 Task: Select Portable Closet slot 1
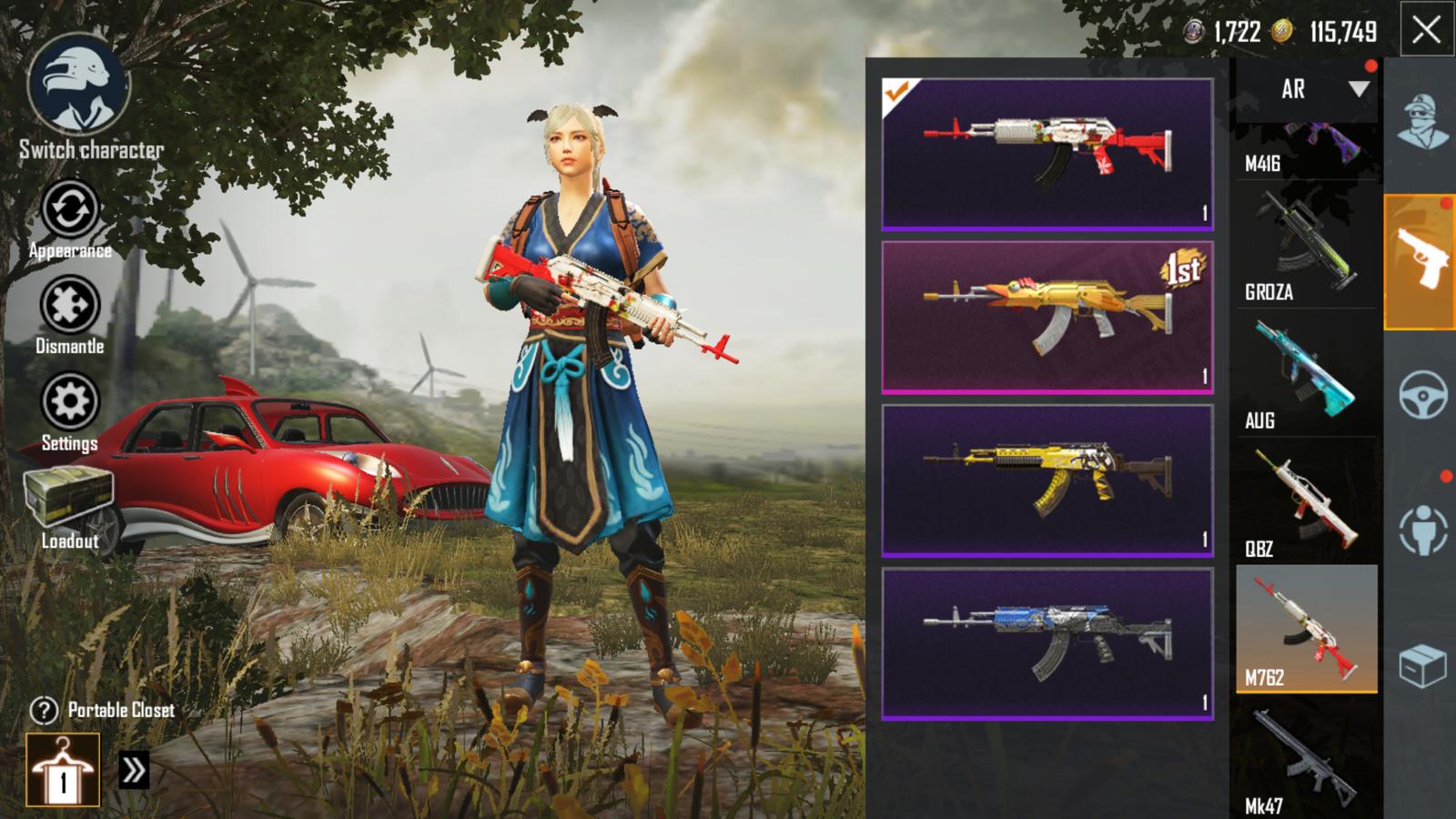[63, 770]
